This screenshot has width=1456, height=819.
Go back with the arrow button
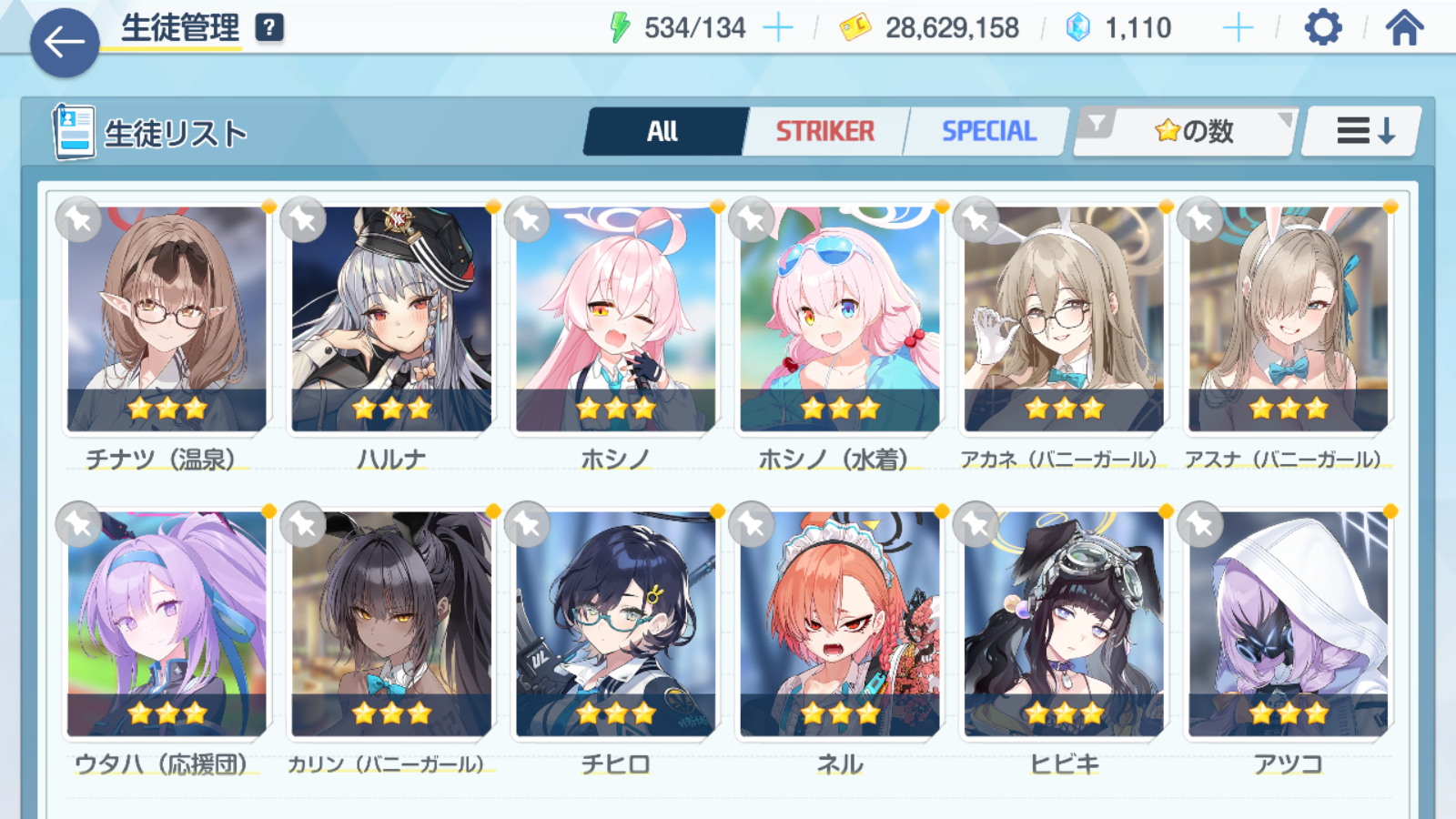[x=64, y=42]
